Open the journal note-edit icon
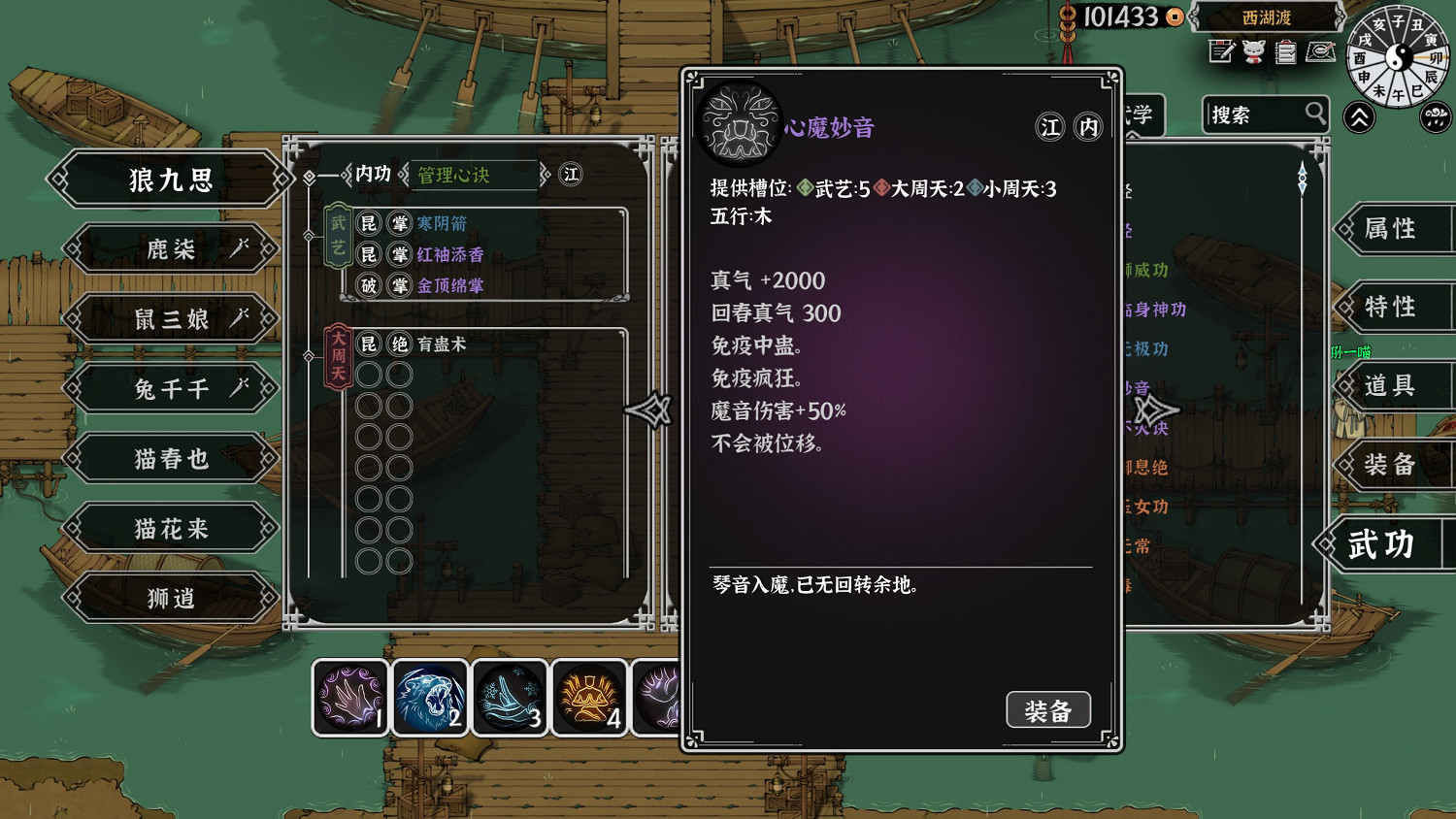Image resolution: width=1456 pixels, height=819 pixels. [x=1220, y=52]
